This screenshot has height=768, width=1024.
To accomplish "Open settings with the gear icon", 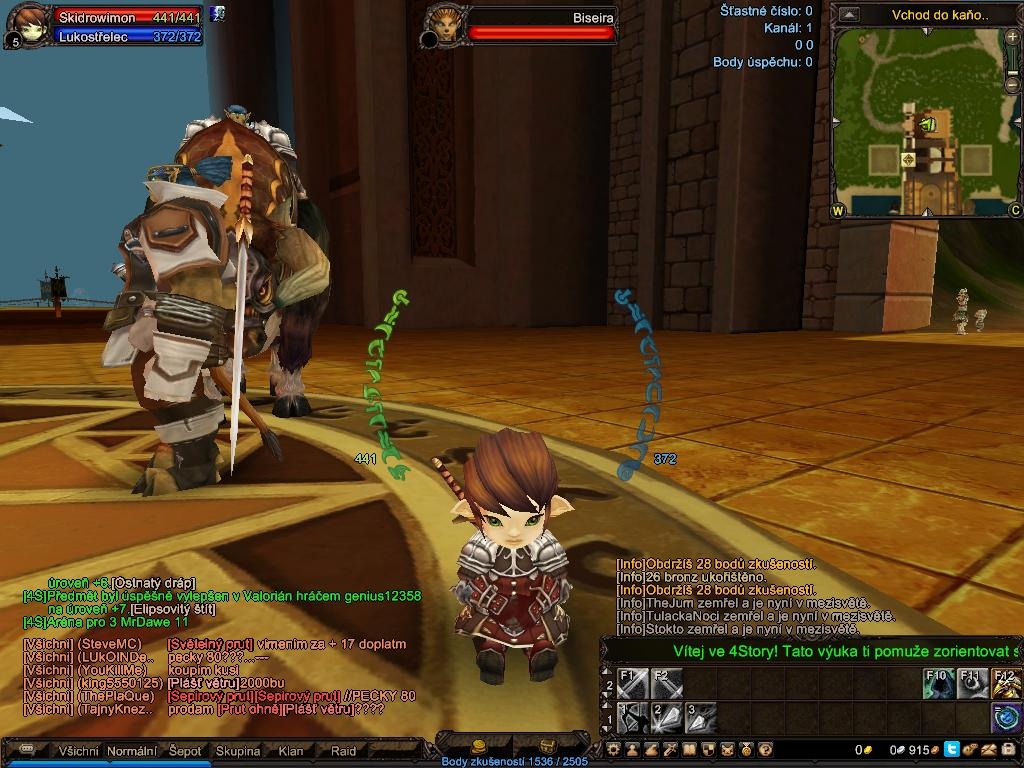I will [614, 749].
